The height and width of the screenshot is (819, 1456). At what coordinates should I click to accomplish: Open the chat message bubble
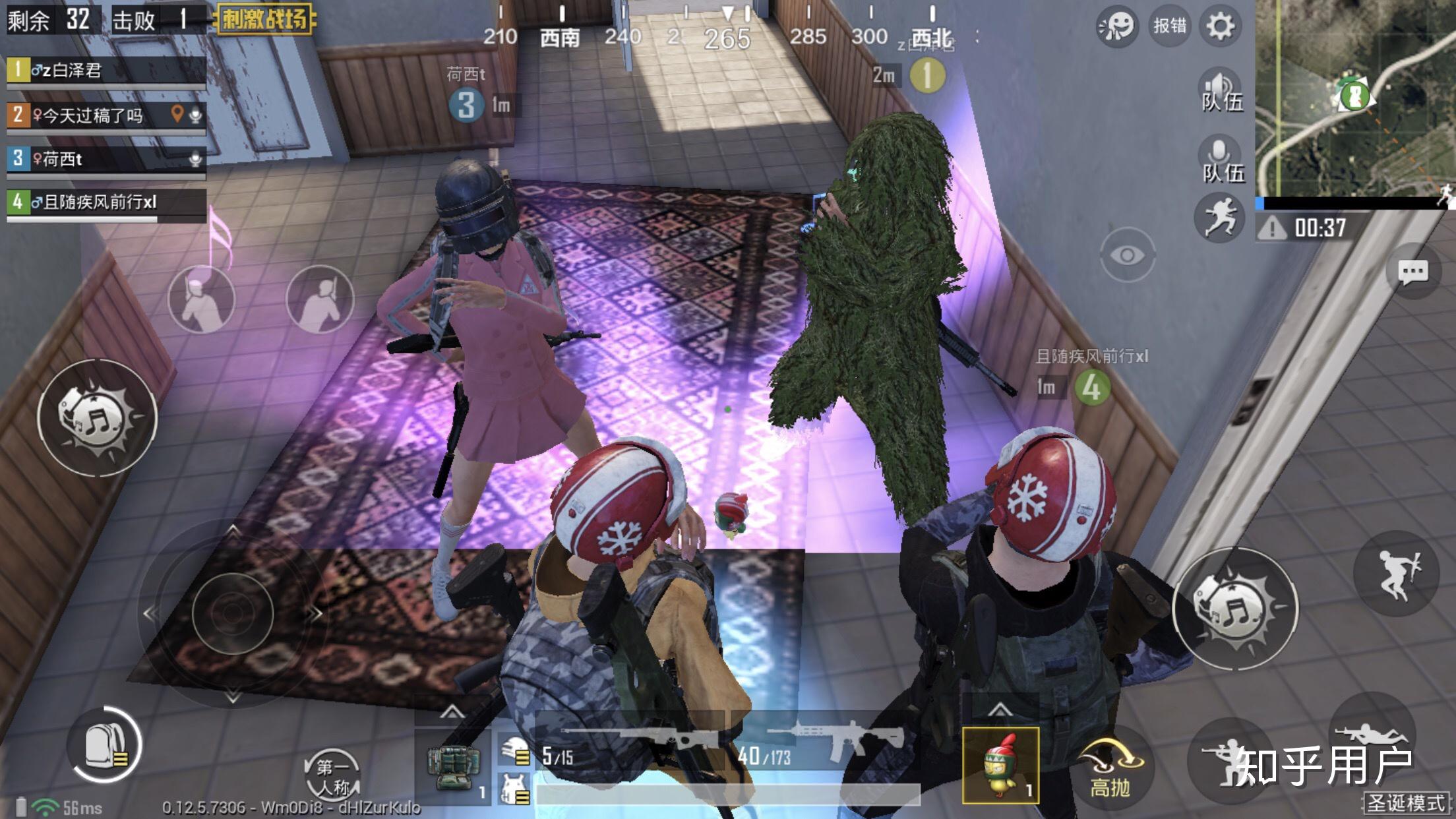[1412, 272]
